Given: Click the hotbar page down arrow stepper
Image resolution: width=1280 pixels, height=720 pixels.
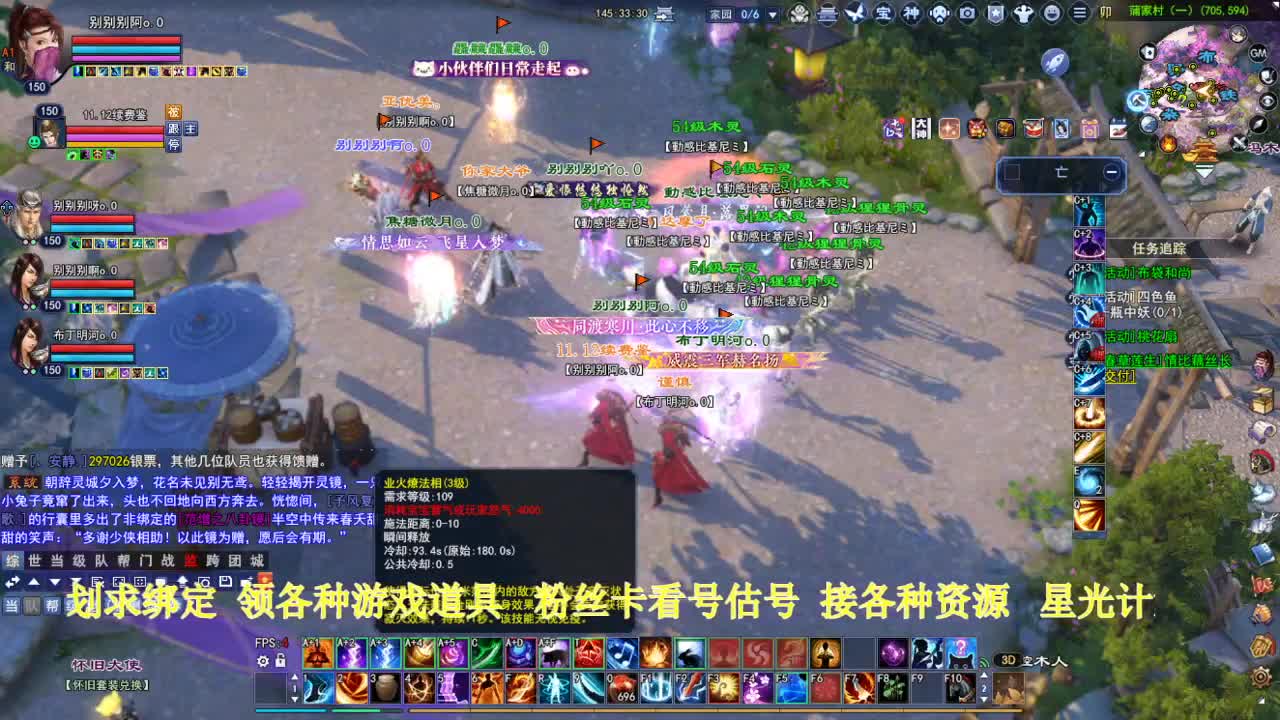Looking at the screenshot, I should [x=294, y=700].
